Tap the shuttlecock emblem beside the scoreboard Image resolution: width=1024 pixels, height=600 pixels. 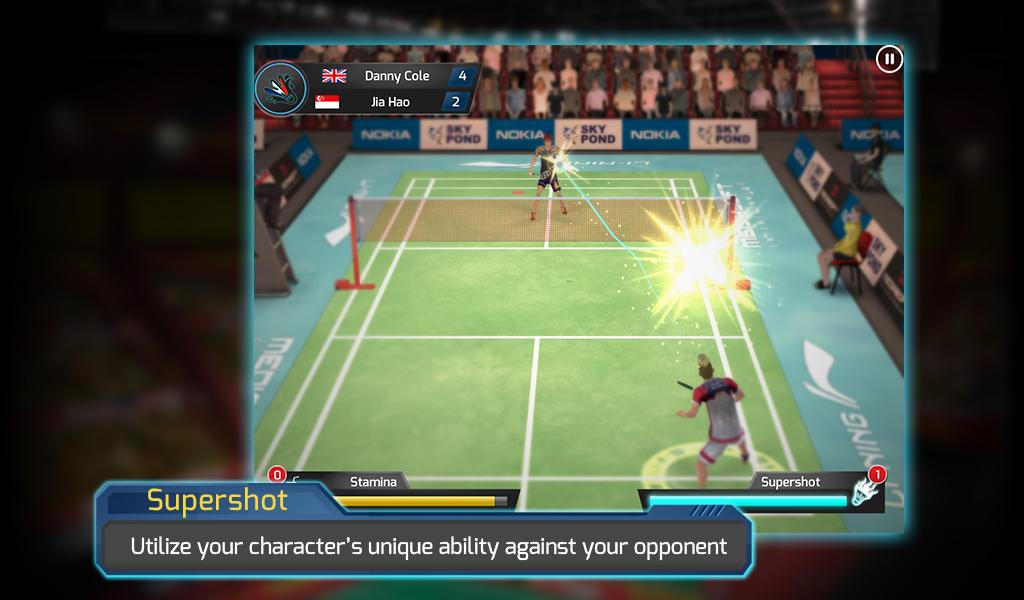[281, 88]
